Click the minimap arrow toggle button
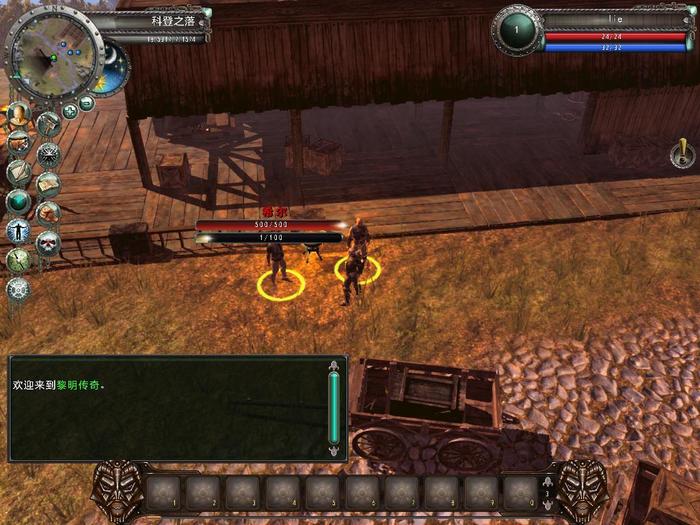700x525 pixels. pyautogui.click(x=87, y=103)
